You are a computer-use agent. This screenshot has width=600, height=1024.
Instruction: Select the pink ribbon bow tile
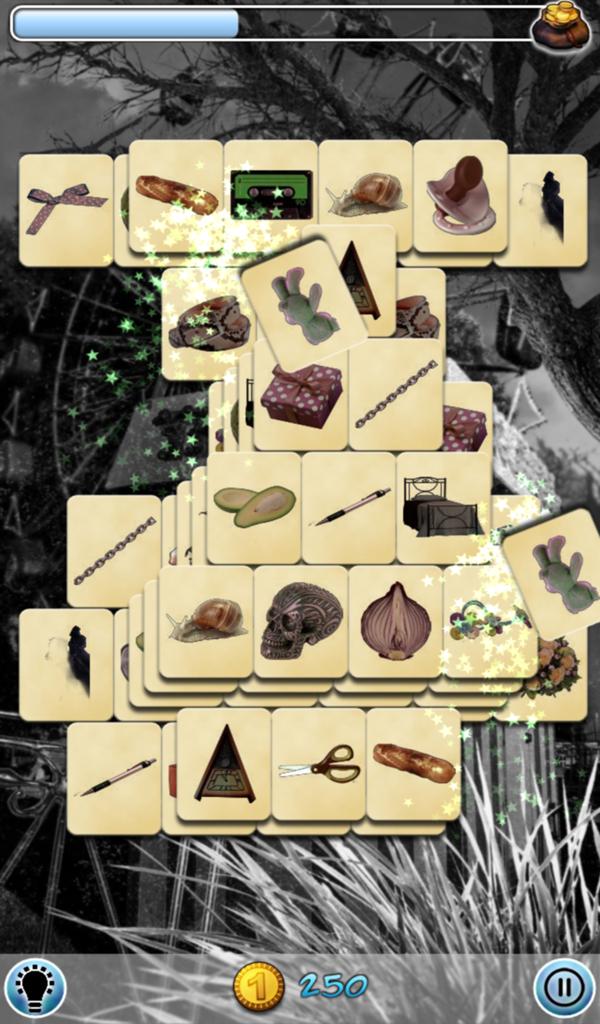click(65, 209)
